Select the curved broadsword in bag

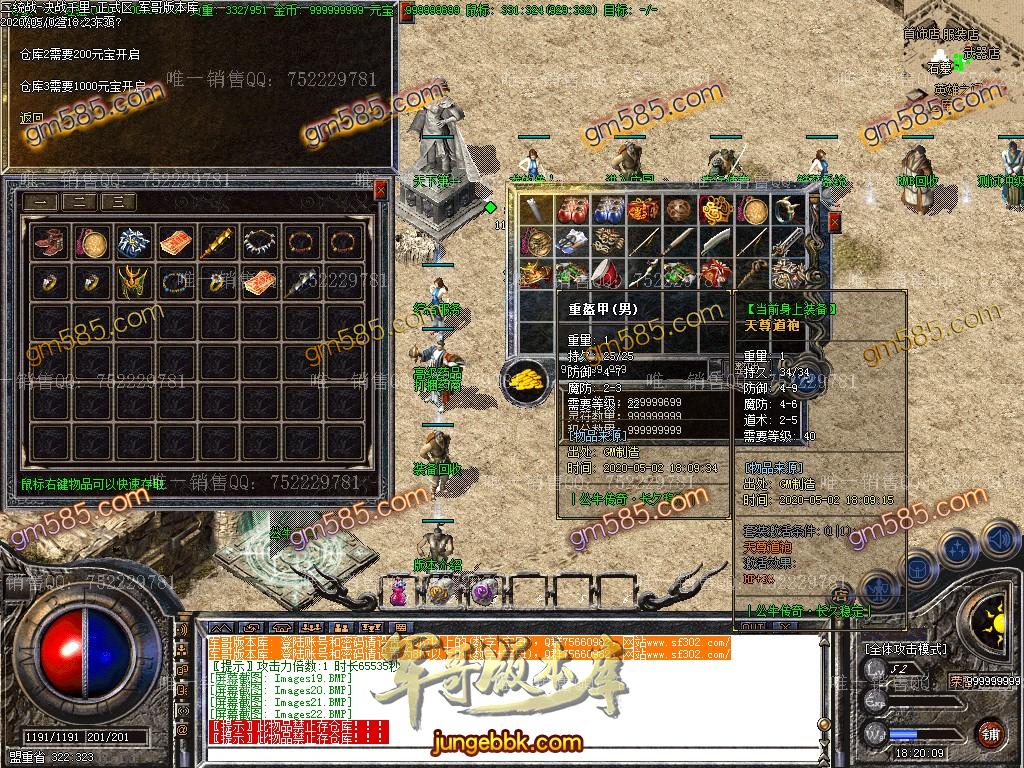pyautogui.click(x=716, y=242)
